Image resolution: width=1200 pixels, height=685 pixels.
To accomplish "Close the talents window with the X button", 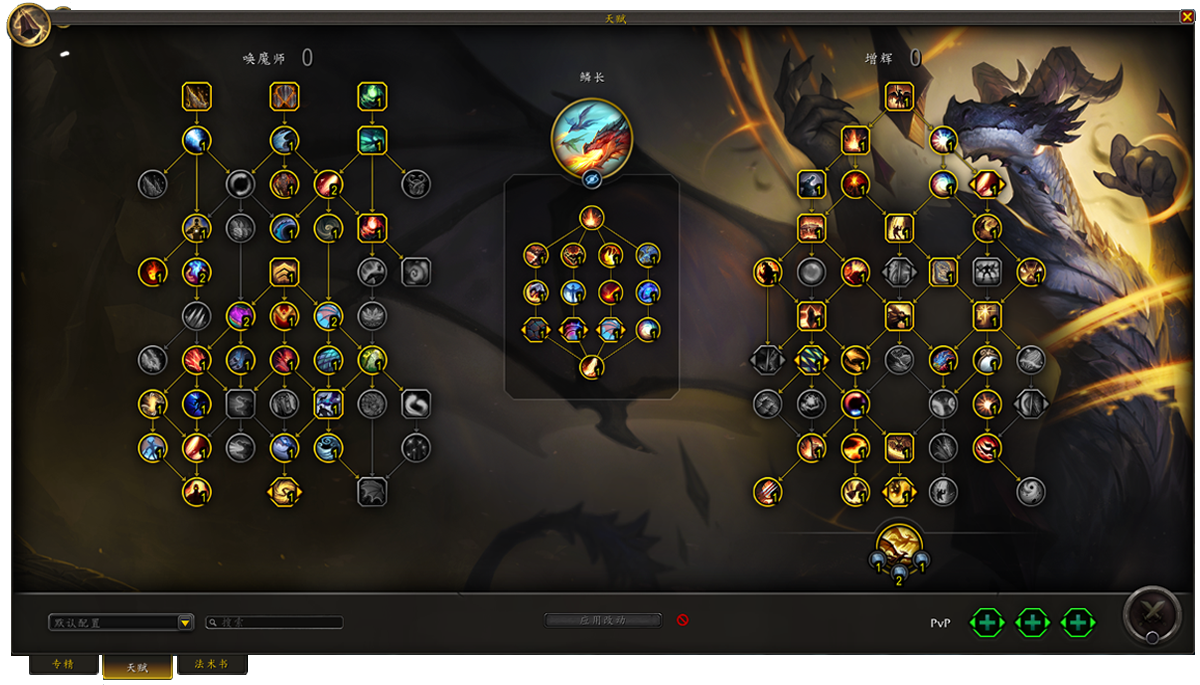I will click(1187, 17).
